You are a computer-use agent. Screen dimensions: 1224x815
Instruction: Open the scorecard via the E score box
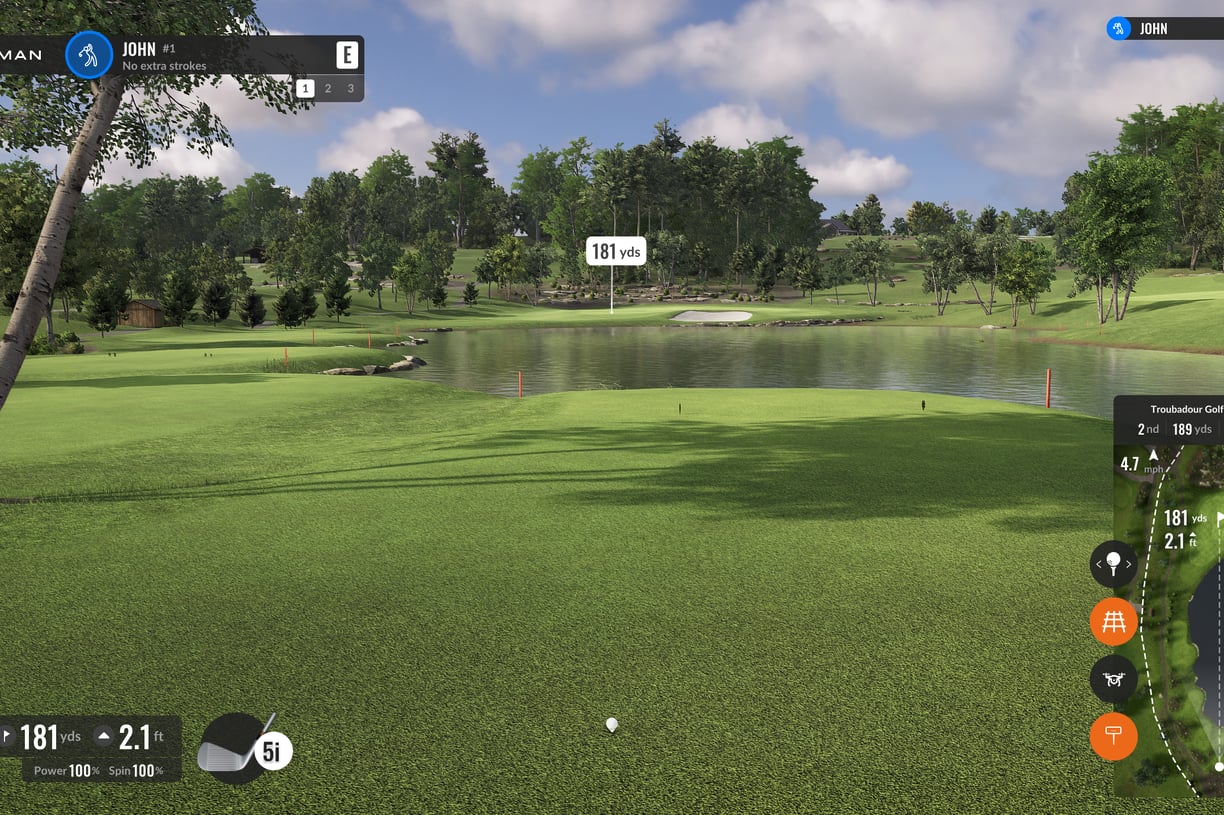click(x=346, y=55)
